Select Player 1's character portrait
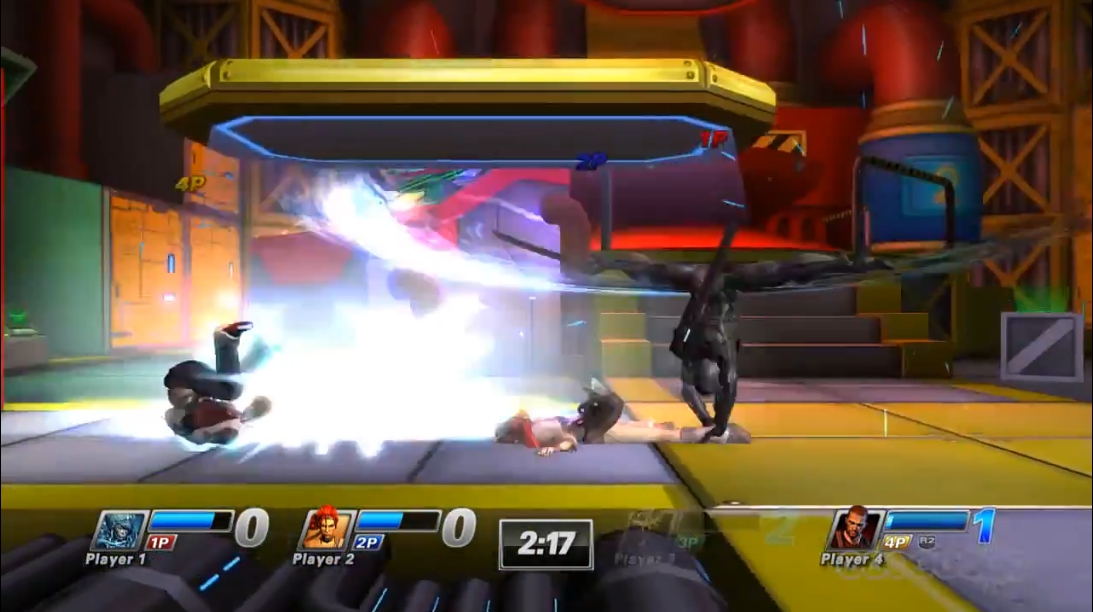The image size is (1093, 612). pos(120,529)
